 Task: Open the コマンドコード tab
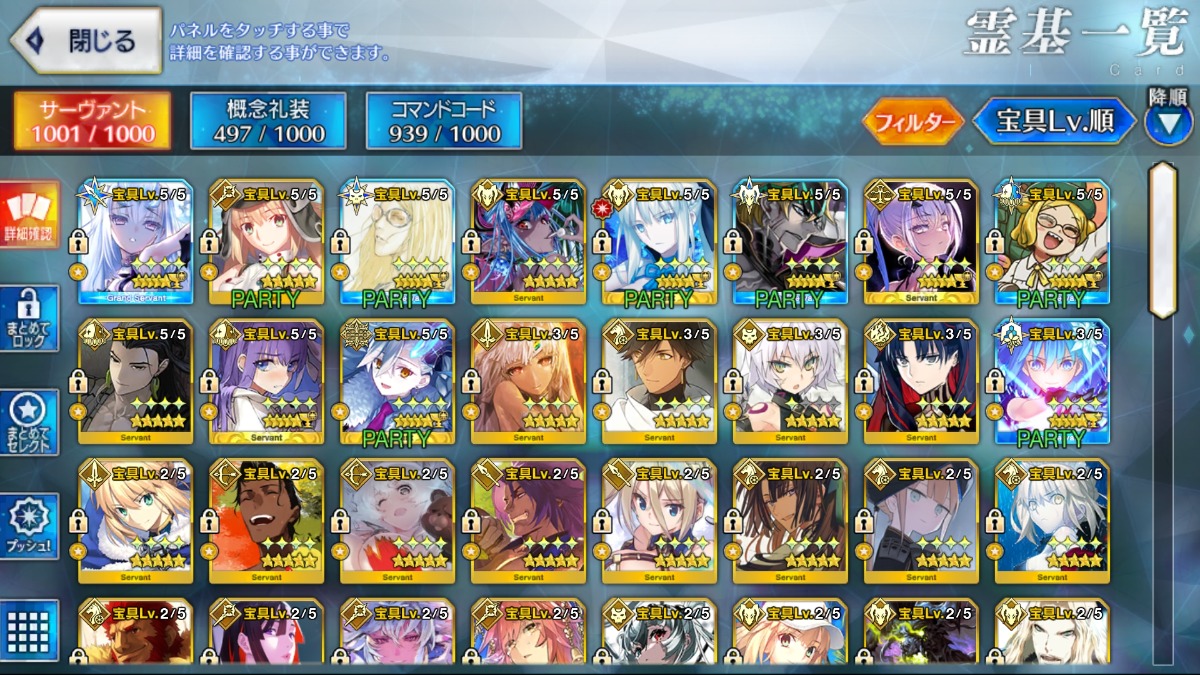444,122
